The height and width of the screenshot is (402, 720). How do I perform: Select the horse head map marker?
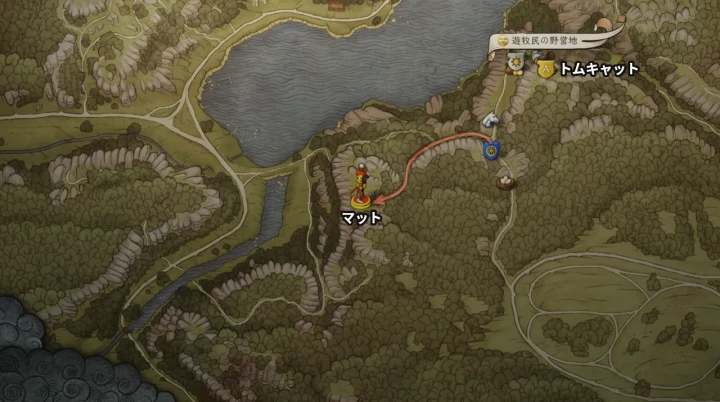pos(490,121)
